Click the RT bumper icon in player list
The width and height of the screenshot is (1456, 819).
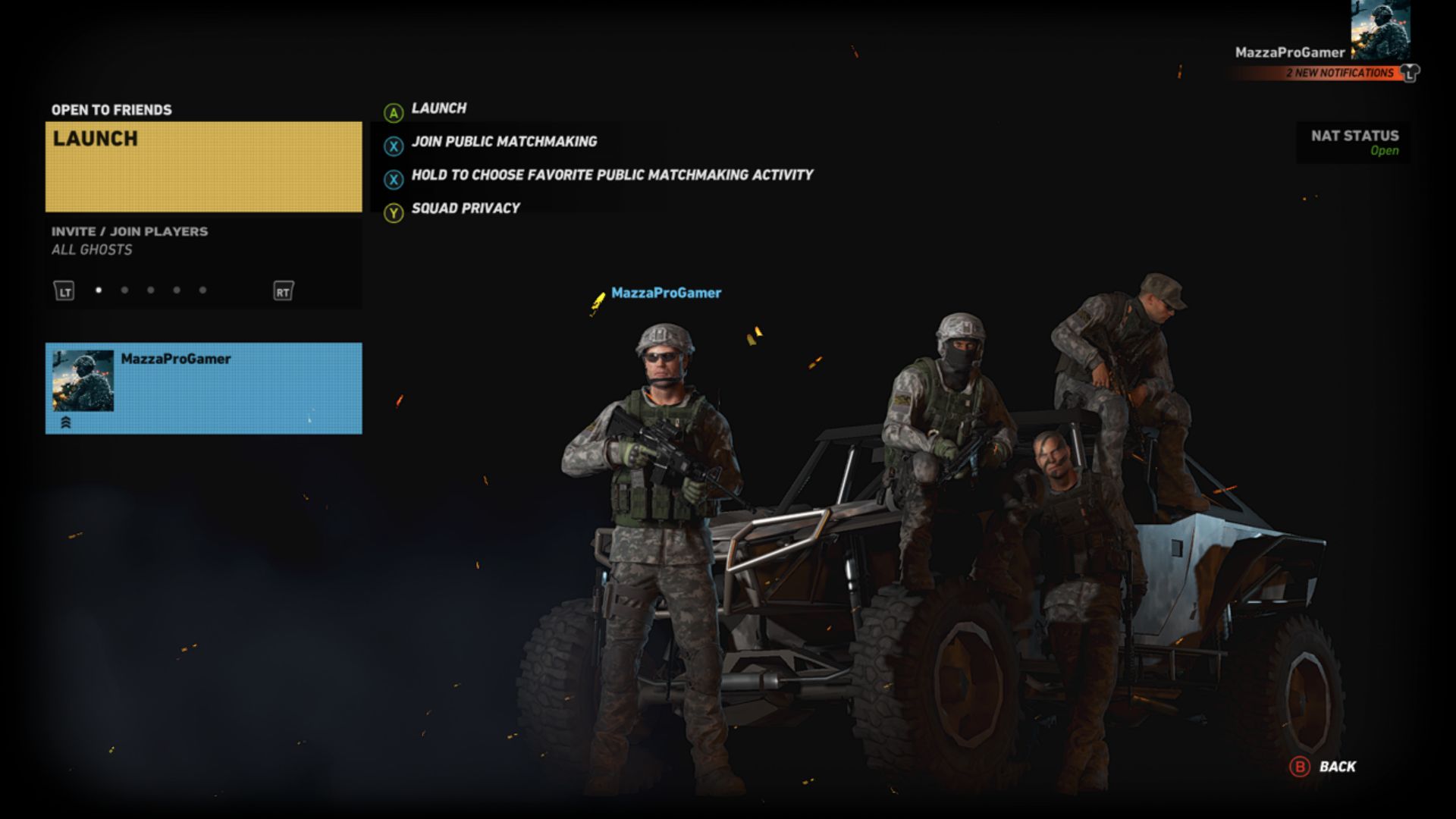coord(284,290)
